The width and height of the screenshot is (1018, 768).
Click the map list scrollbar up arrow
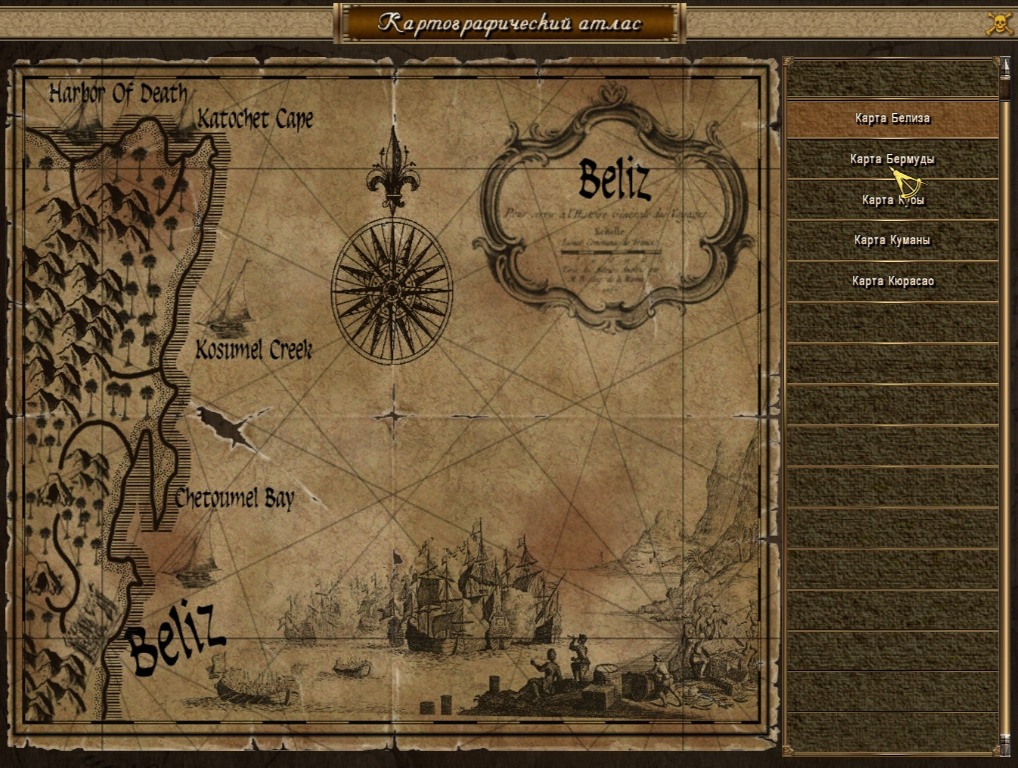pyautogui.click(x=1005, y=66)
